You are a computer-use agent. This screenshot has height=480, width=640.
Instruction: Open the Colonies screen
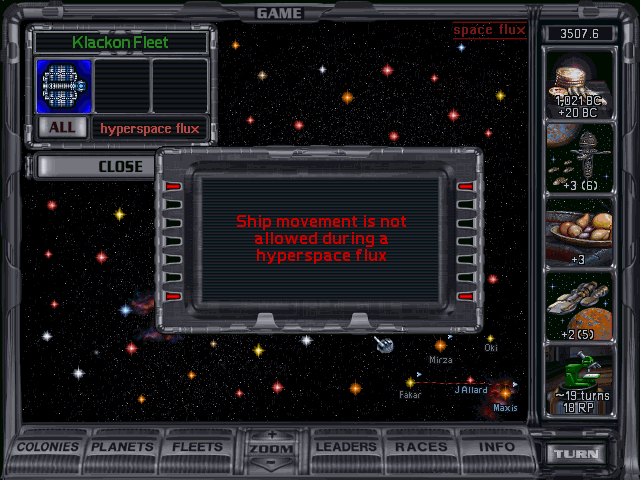point(49,447)
